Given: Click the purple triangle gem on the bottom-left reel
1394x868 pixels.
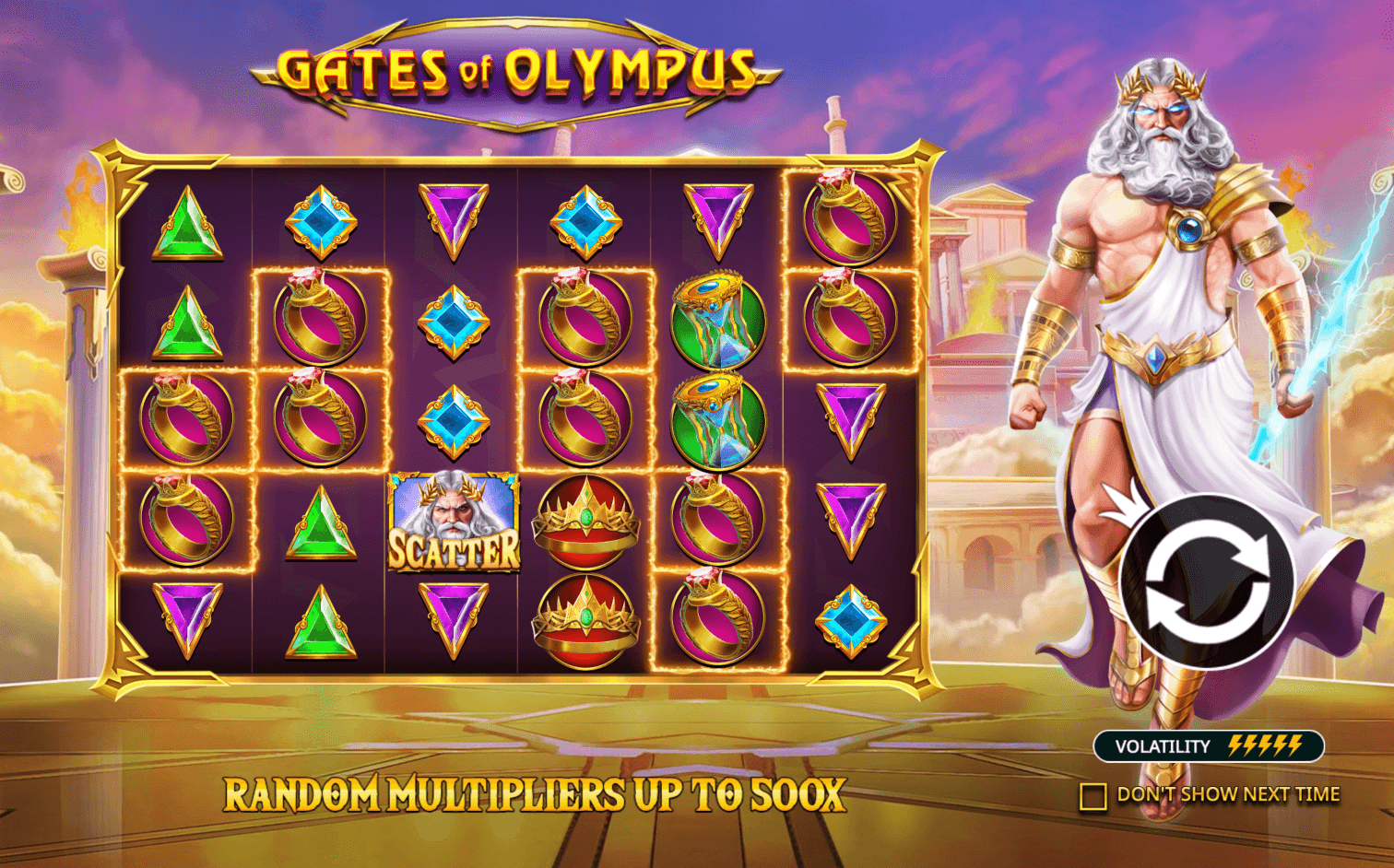Looking at the screenshot, I should point(189,613).
